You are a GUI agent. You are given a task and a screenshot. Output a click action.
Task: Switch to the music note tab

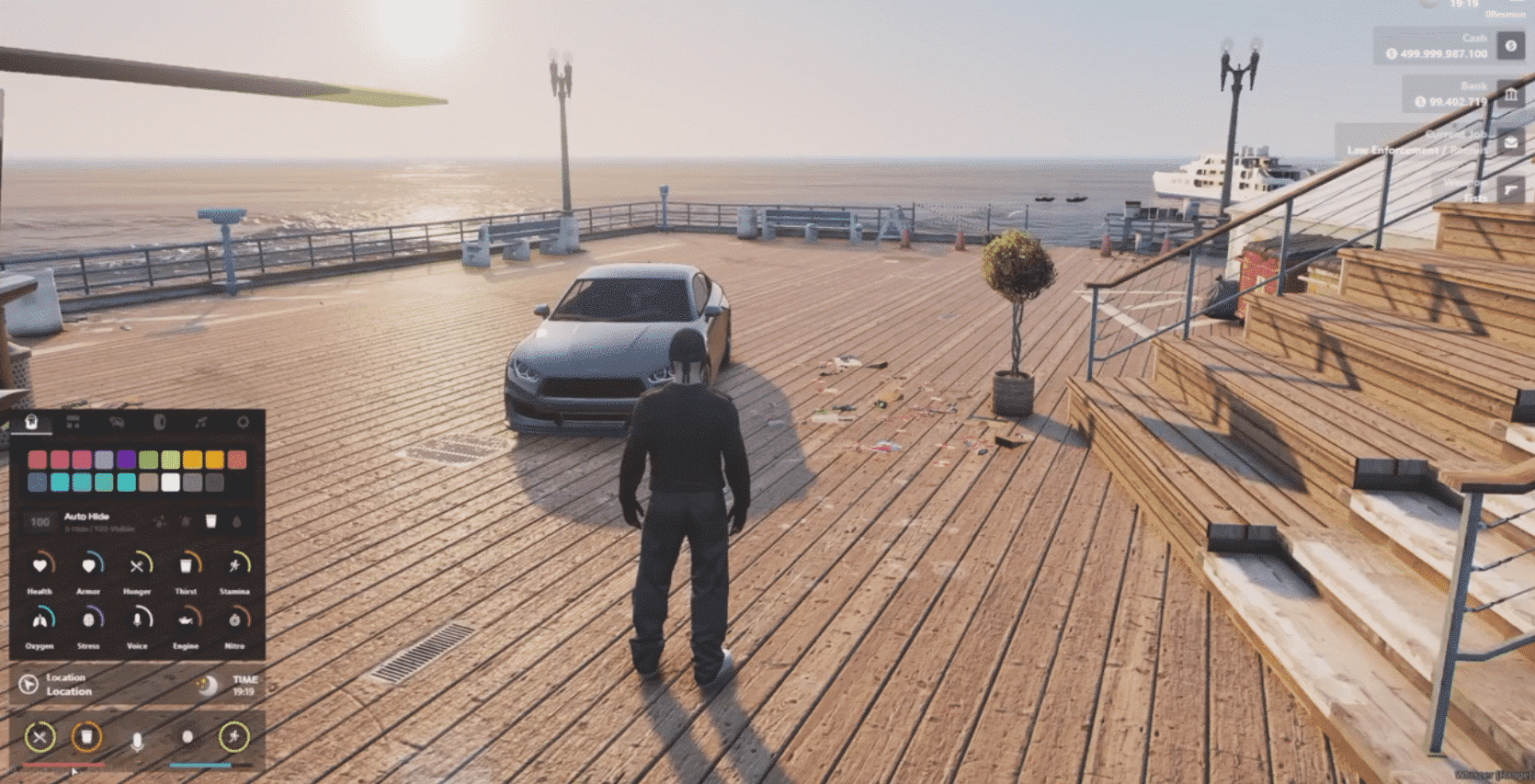[200, 422]
